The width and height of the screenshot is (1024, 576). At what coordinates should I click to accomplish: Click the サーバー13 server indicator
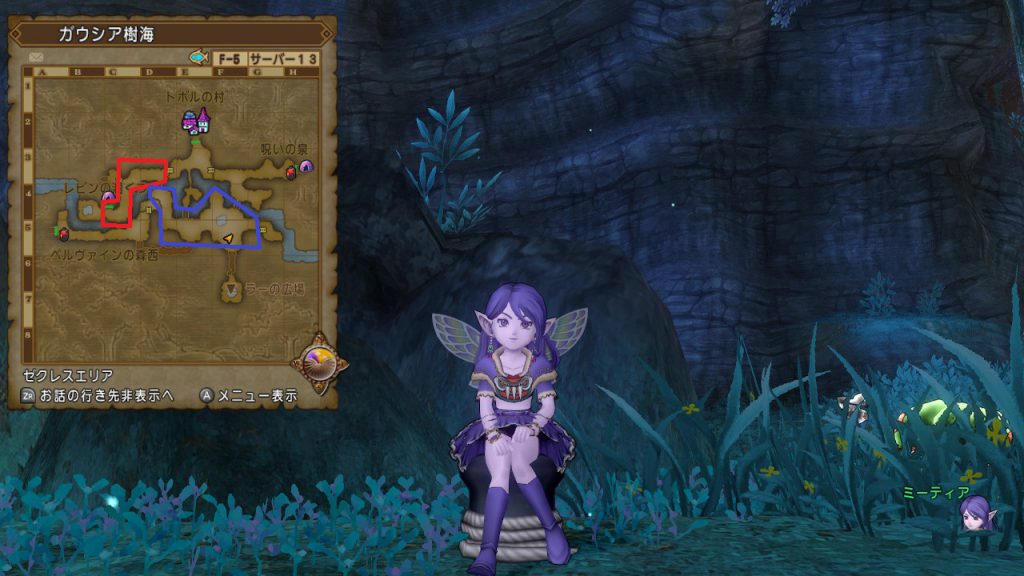283,59
